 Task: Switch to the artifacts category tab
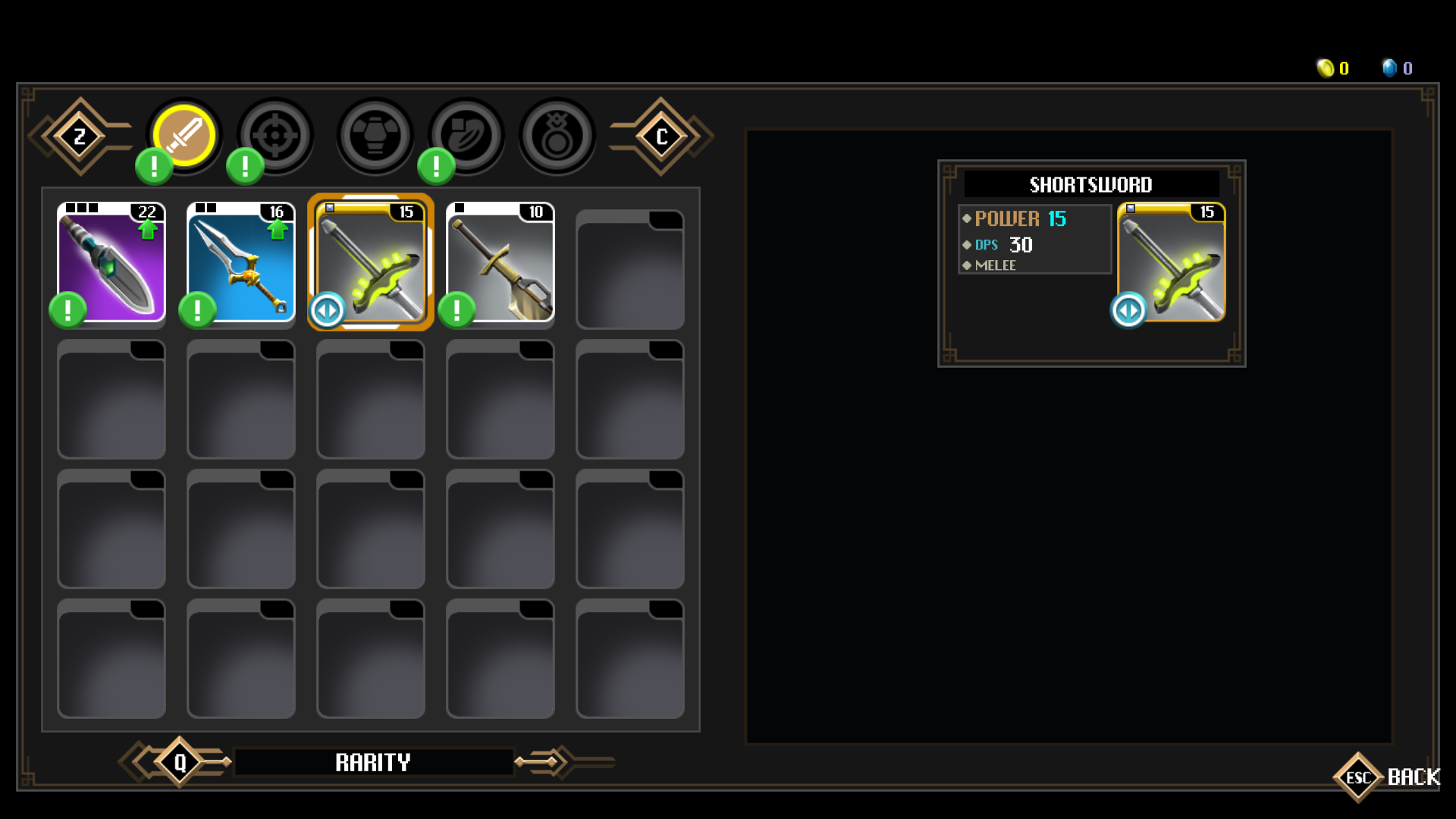pos(466,136)
